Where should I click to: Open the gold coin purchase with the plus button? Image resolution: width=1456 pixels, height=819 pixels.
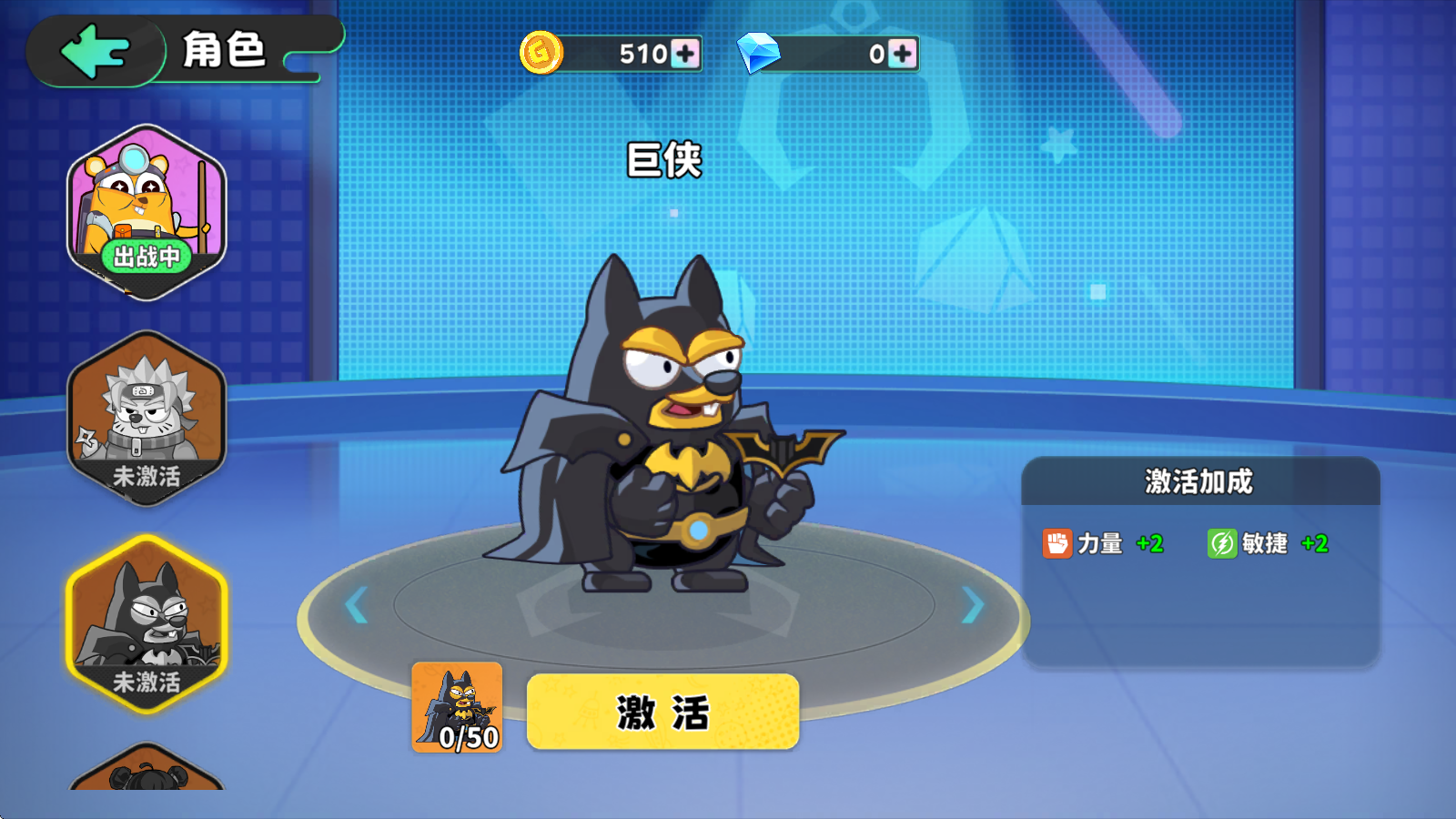687,56
